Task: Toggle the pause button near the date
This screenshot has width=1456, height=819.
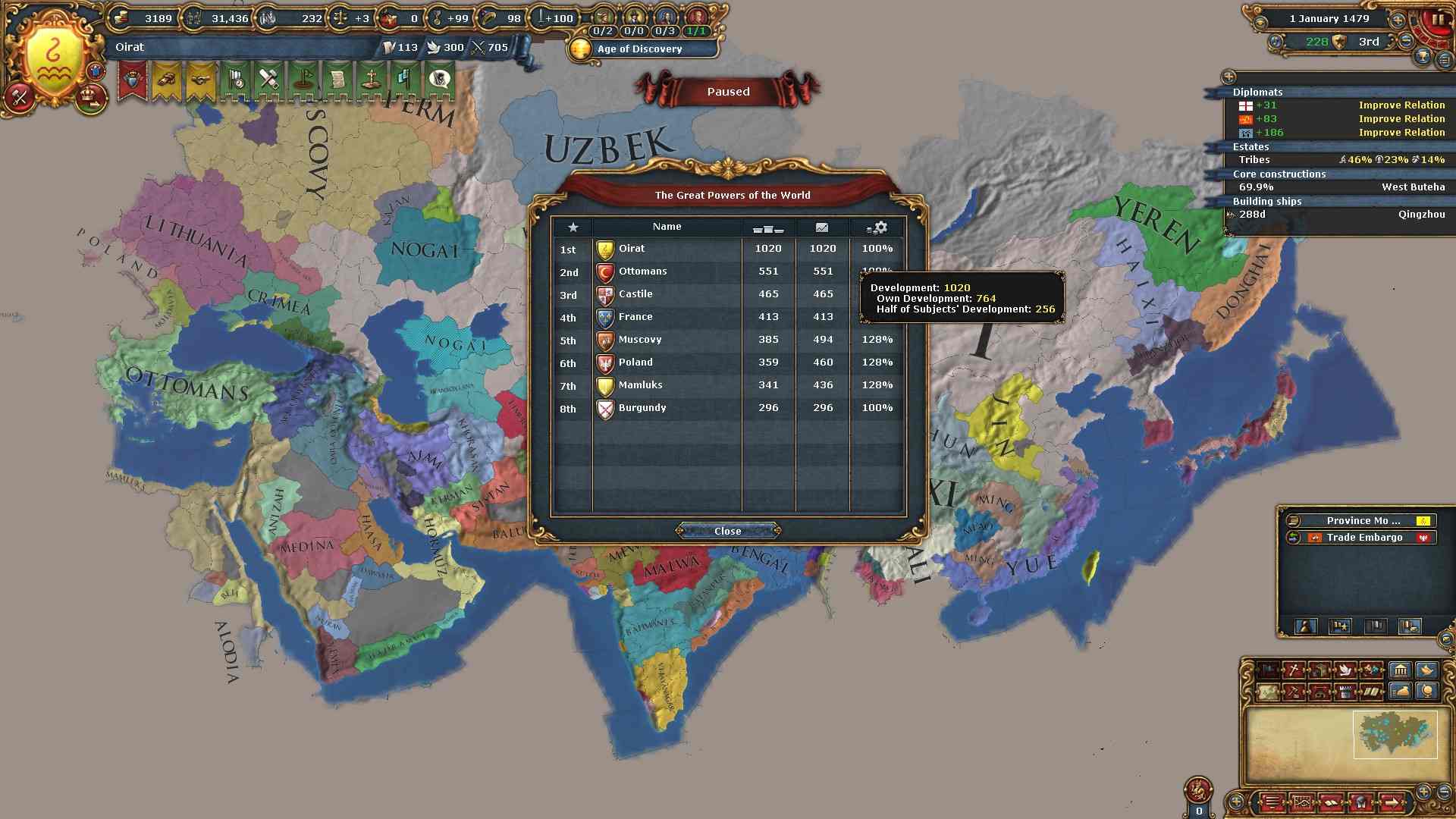Action: [x=1436, y=20]
